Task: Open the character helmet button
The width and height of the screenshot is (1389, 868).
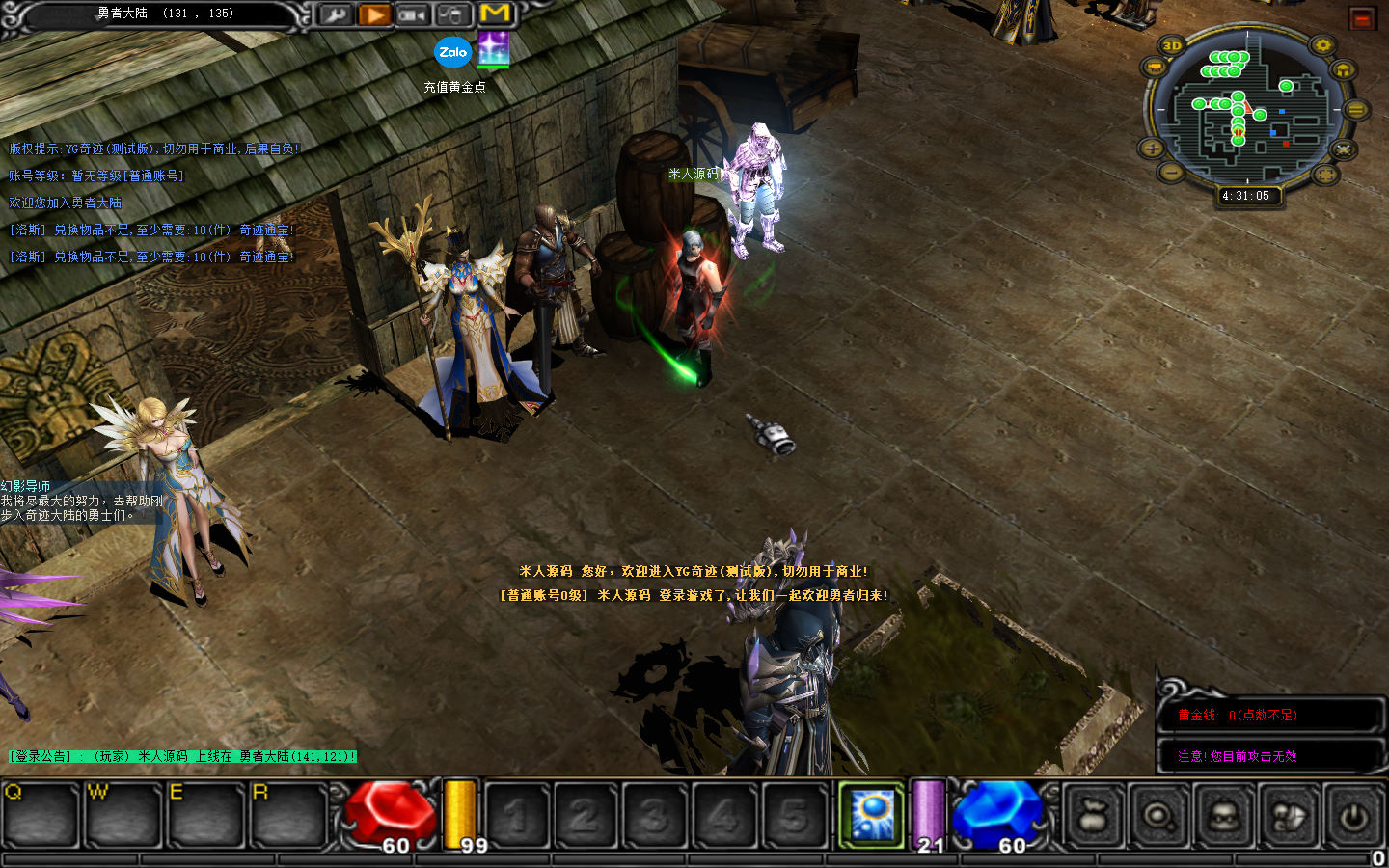Action: 1225,817
